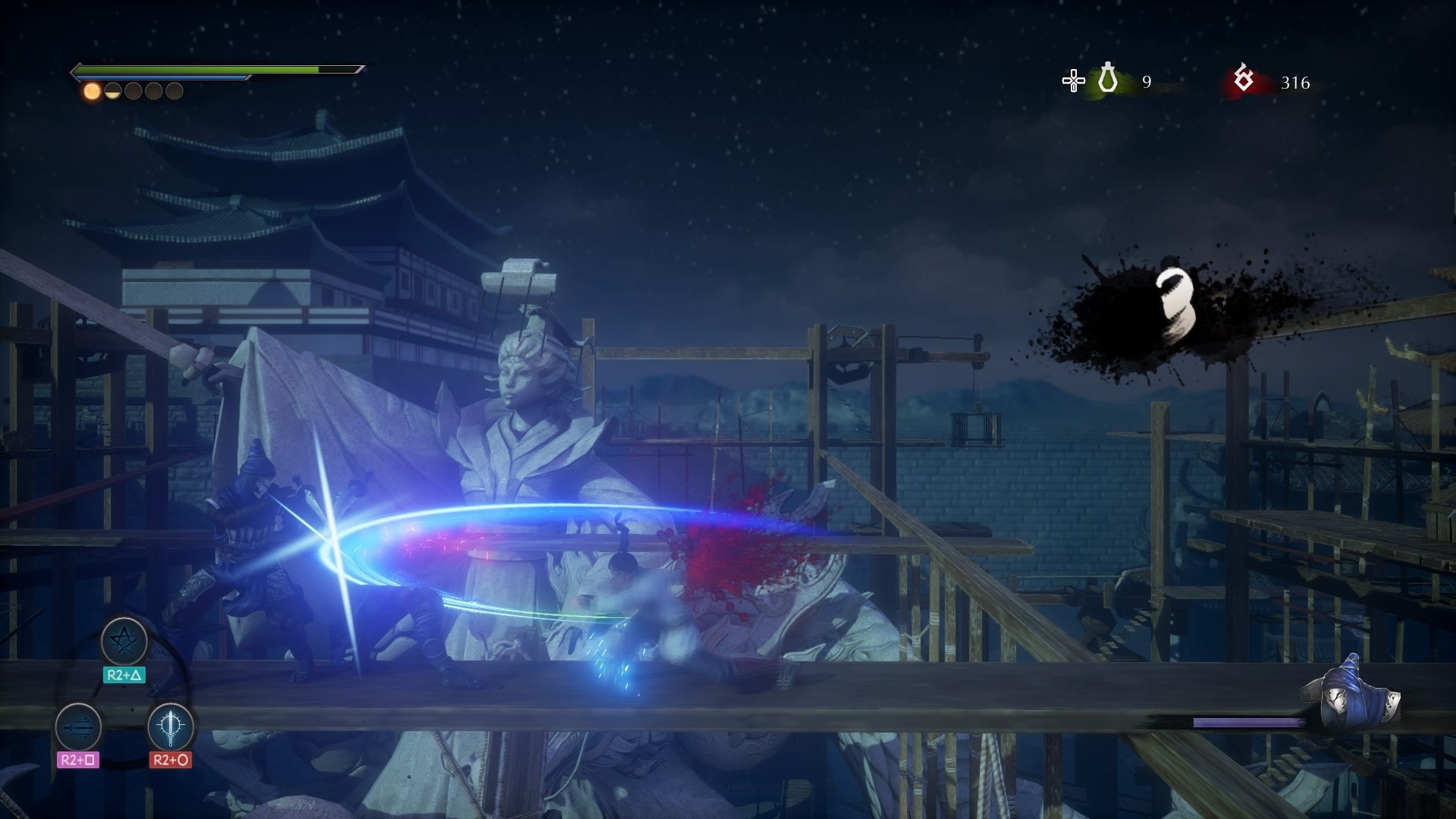Image resolution: width=1456 pixels, height=819 pixels.
Task: Toggle the first golden charge pip under the health bar
Action: (90, 93)
